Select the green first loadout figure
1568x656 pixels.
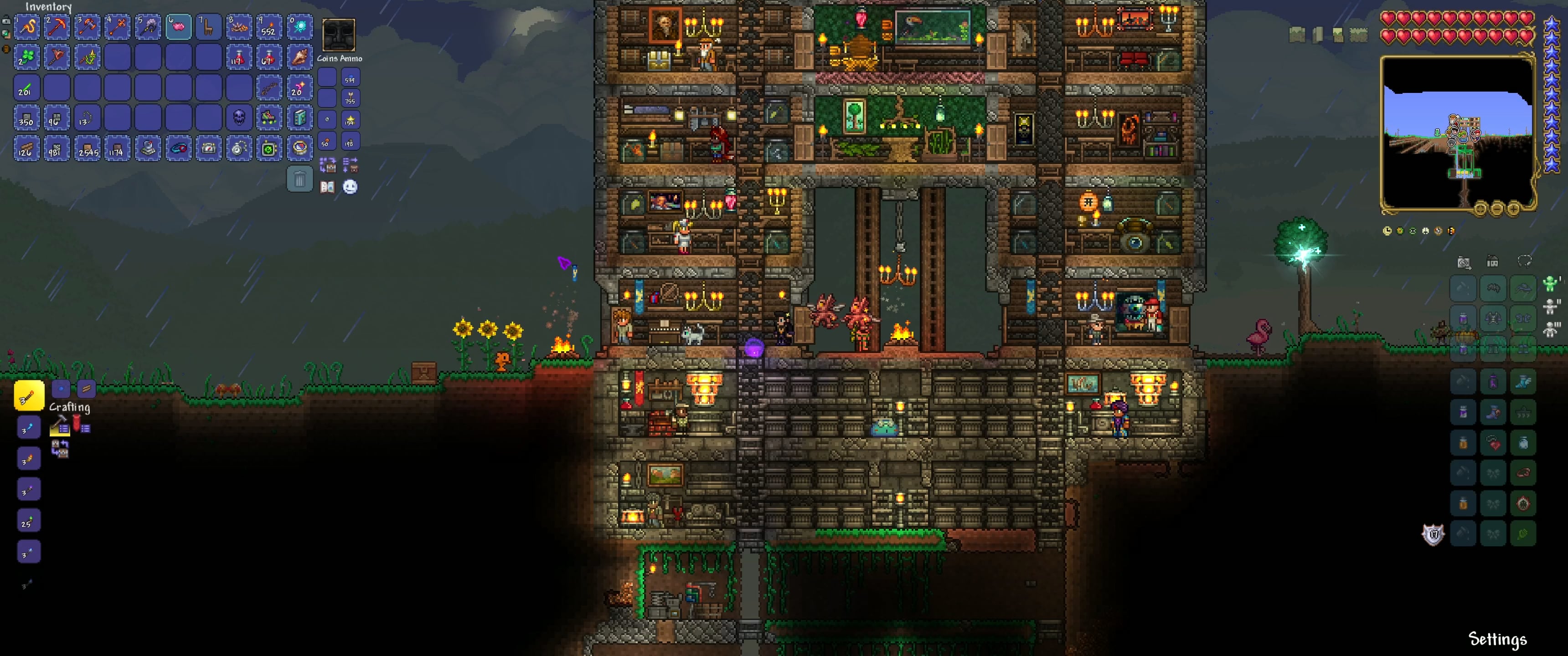1550,283
